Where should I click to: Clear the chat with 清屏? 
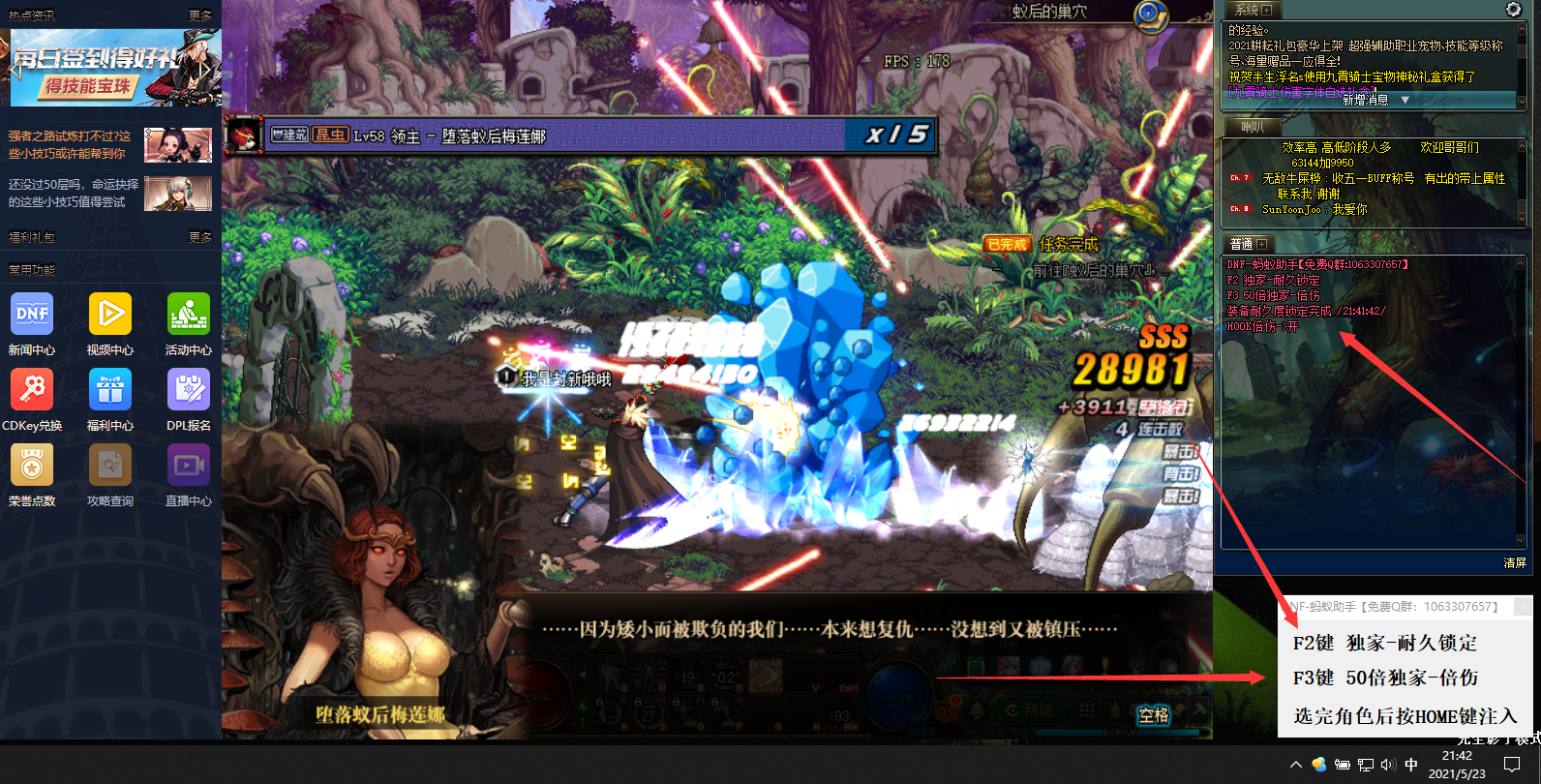coord(1515,562)
